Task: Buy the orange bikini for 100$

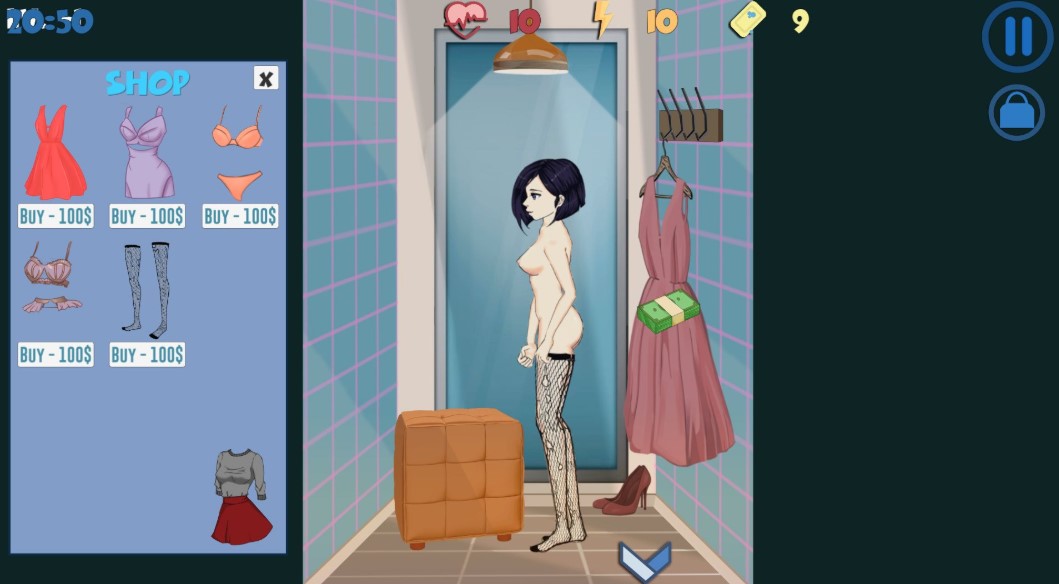Action: (240, 216)
